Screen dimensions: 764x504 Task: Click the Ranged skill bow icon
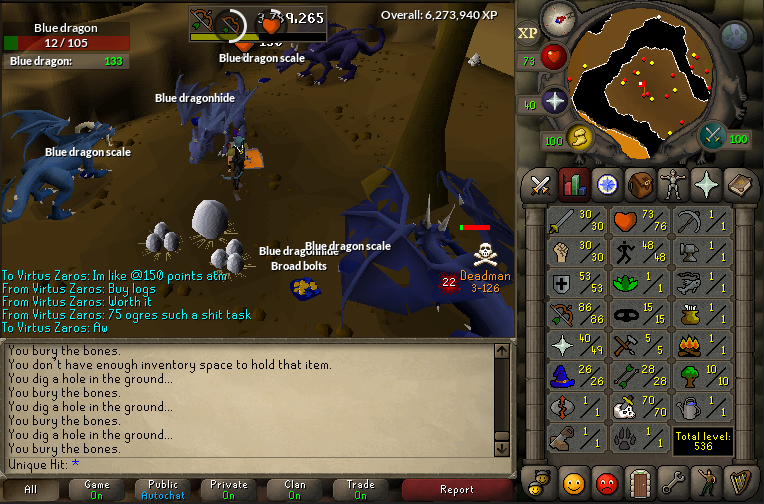pyautogui.click(x=563, y=314)
